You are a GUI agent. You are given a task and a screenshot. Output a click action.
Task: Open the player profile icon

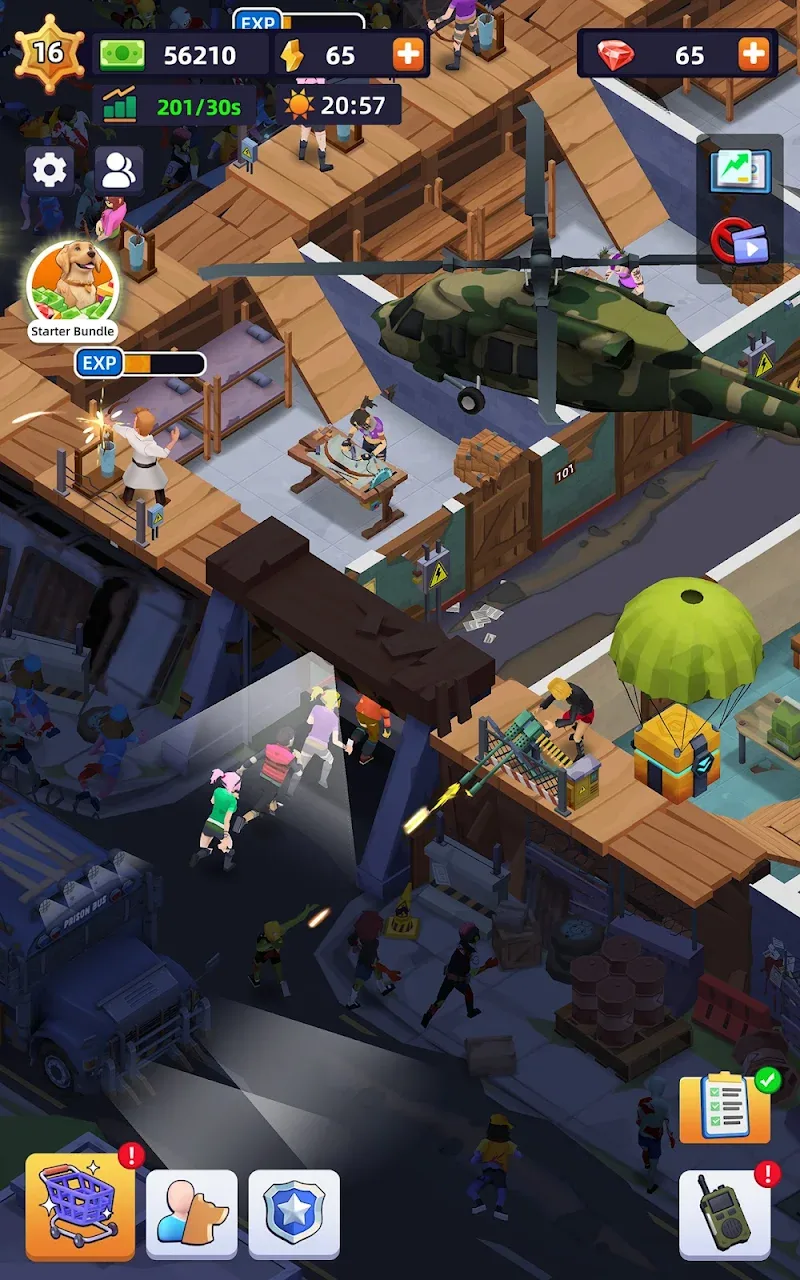(118, 171)
